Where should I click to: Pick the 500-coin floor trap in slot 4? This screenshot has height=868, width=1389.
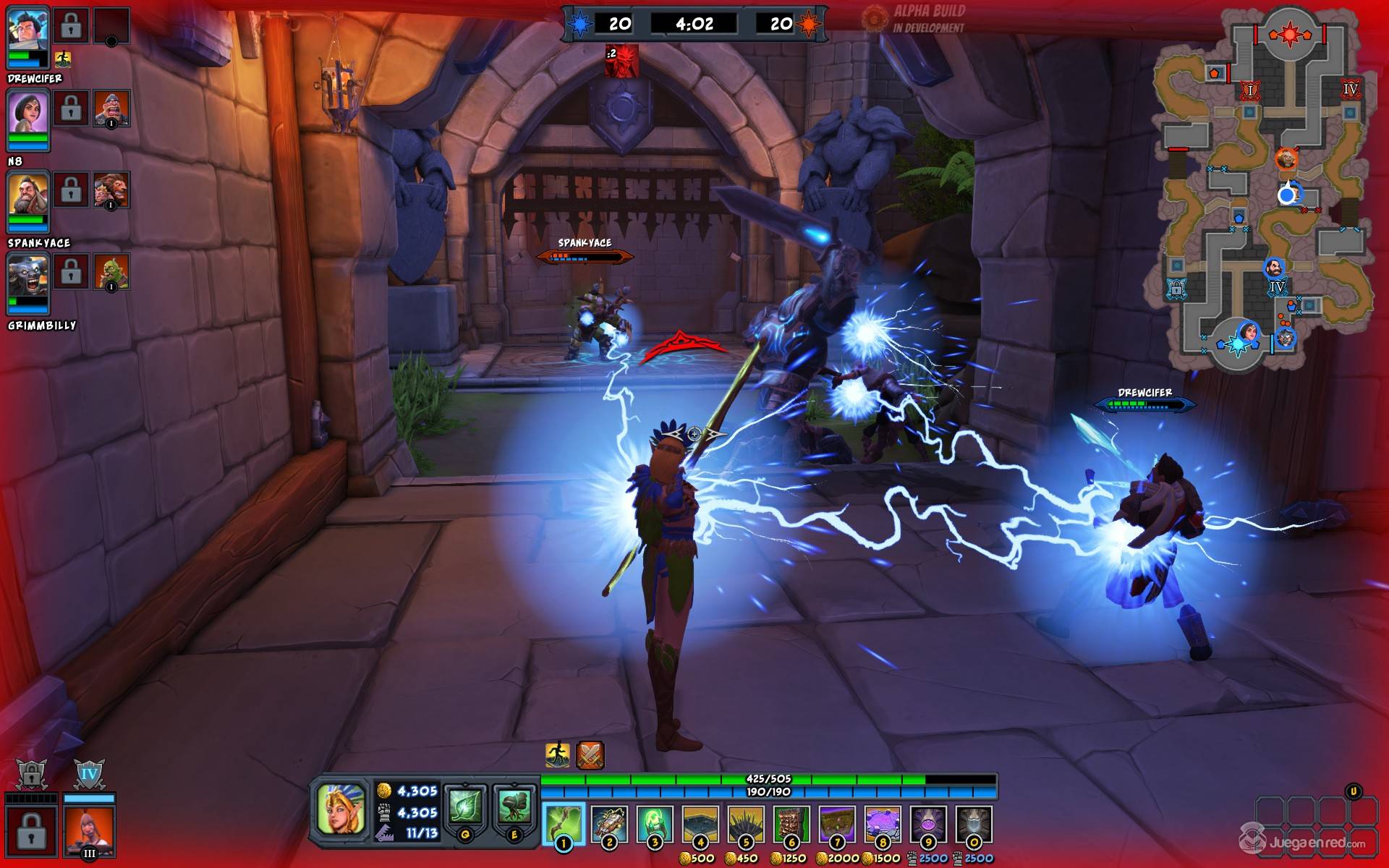pos(700,823)
